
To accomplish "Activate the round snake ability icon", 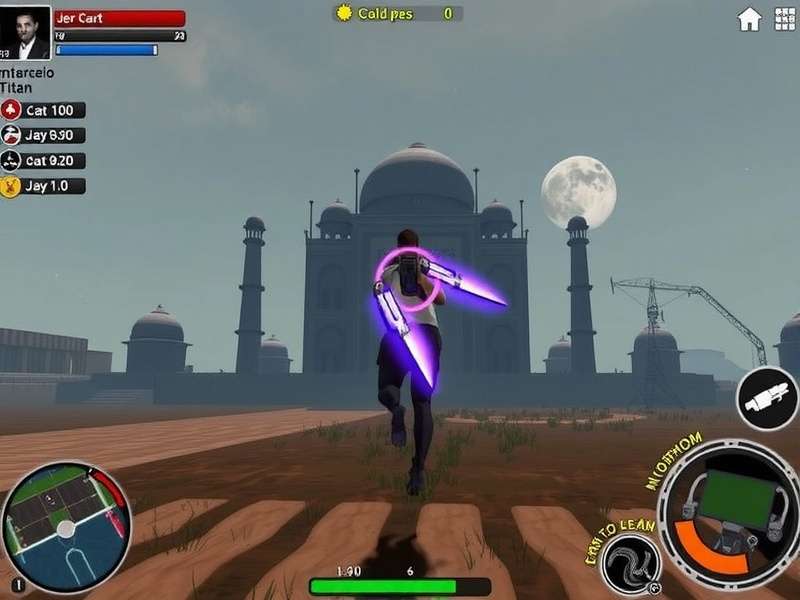I will coord(630,564).
